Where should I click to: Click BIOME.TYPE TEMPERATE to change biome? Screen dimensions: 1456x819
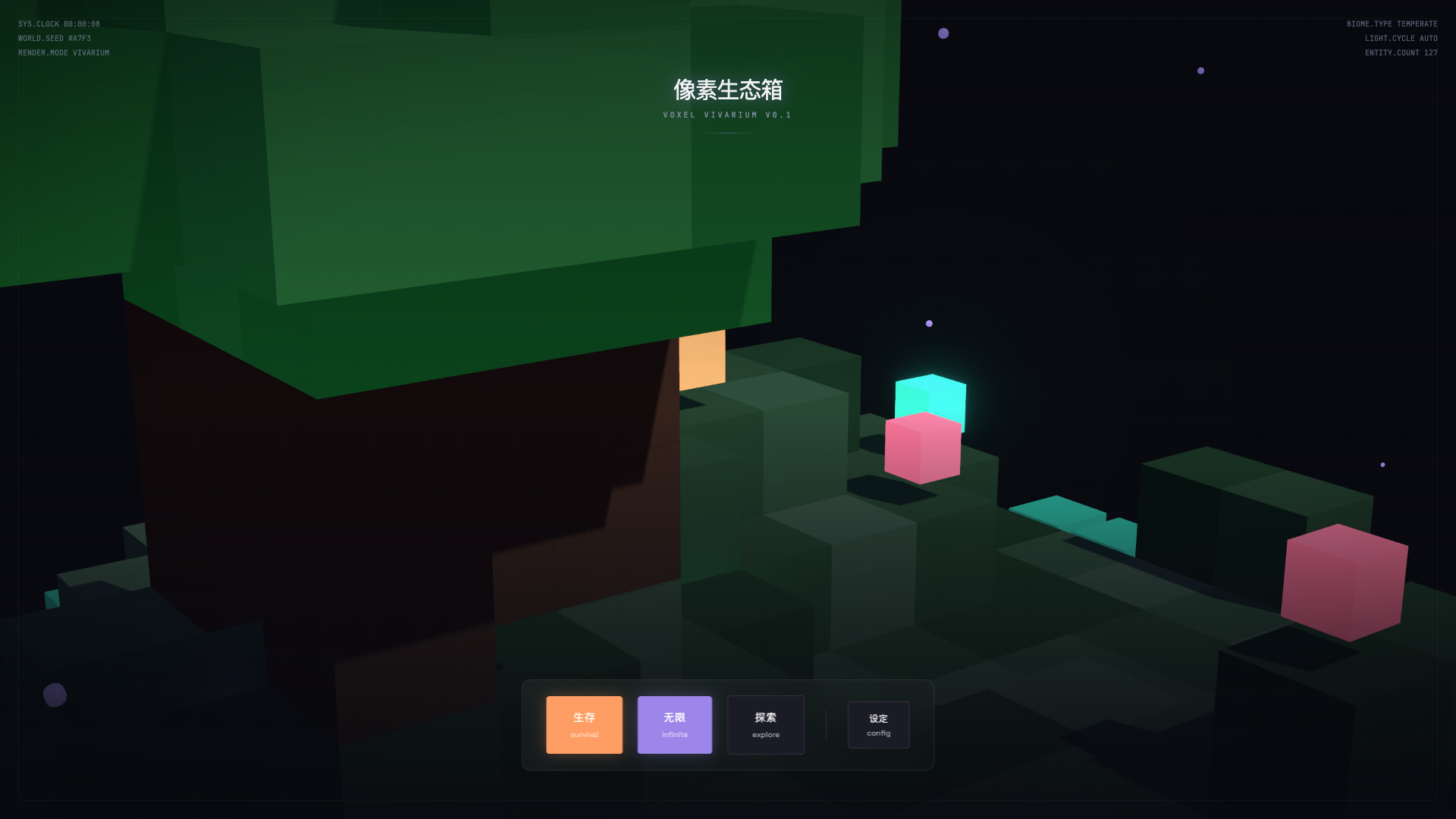point(1392,24)
